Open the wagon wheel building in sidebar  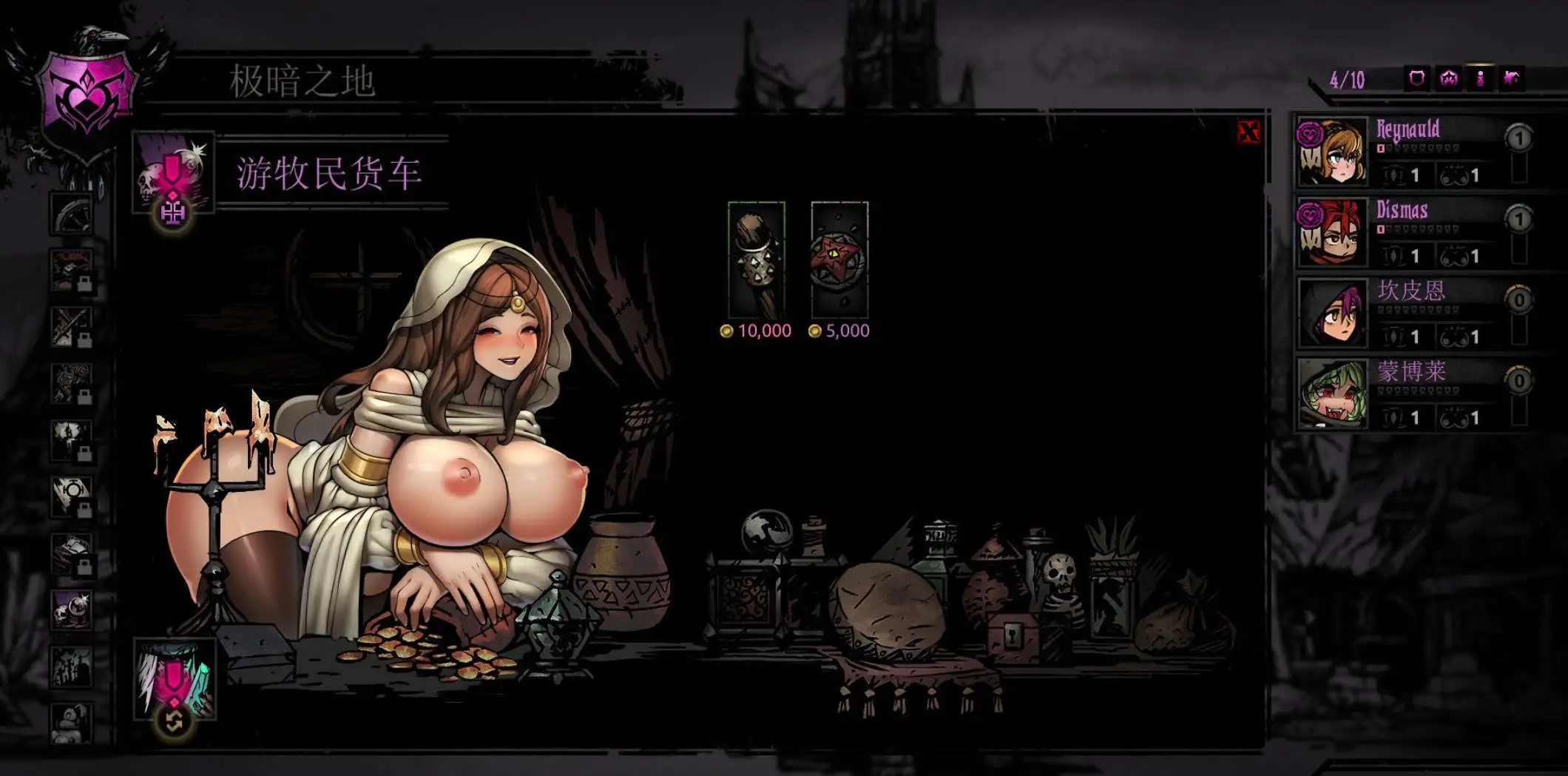click(72, 214)
